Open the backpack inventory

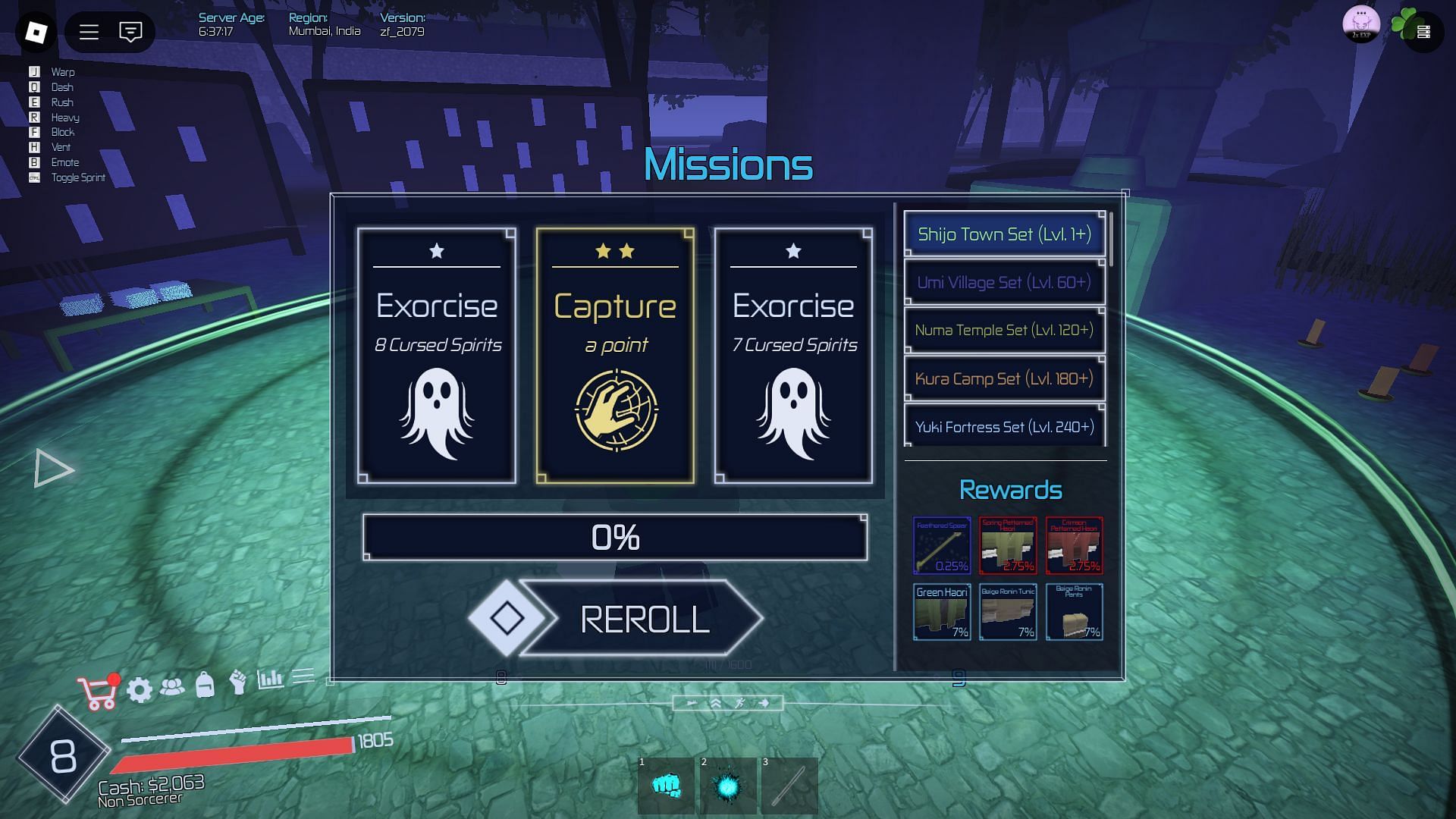205,686
